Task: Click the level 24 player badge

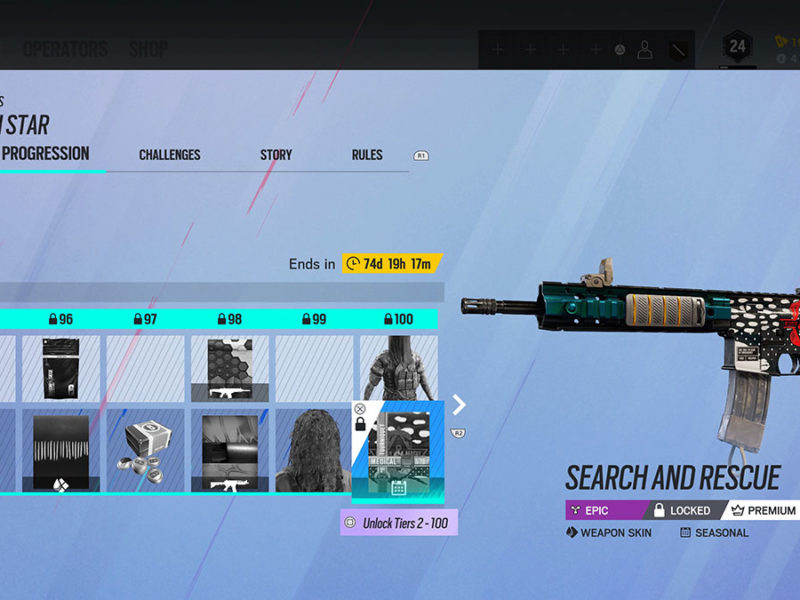Action: (x=737, y=47)
